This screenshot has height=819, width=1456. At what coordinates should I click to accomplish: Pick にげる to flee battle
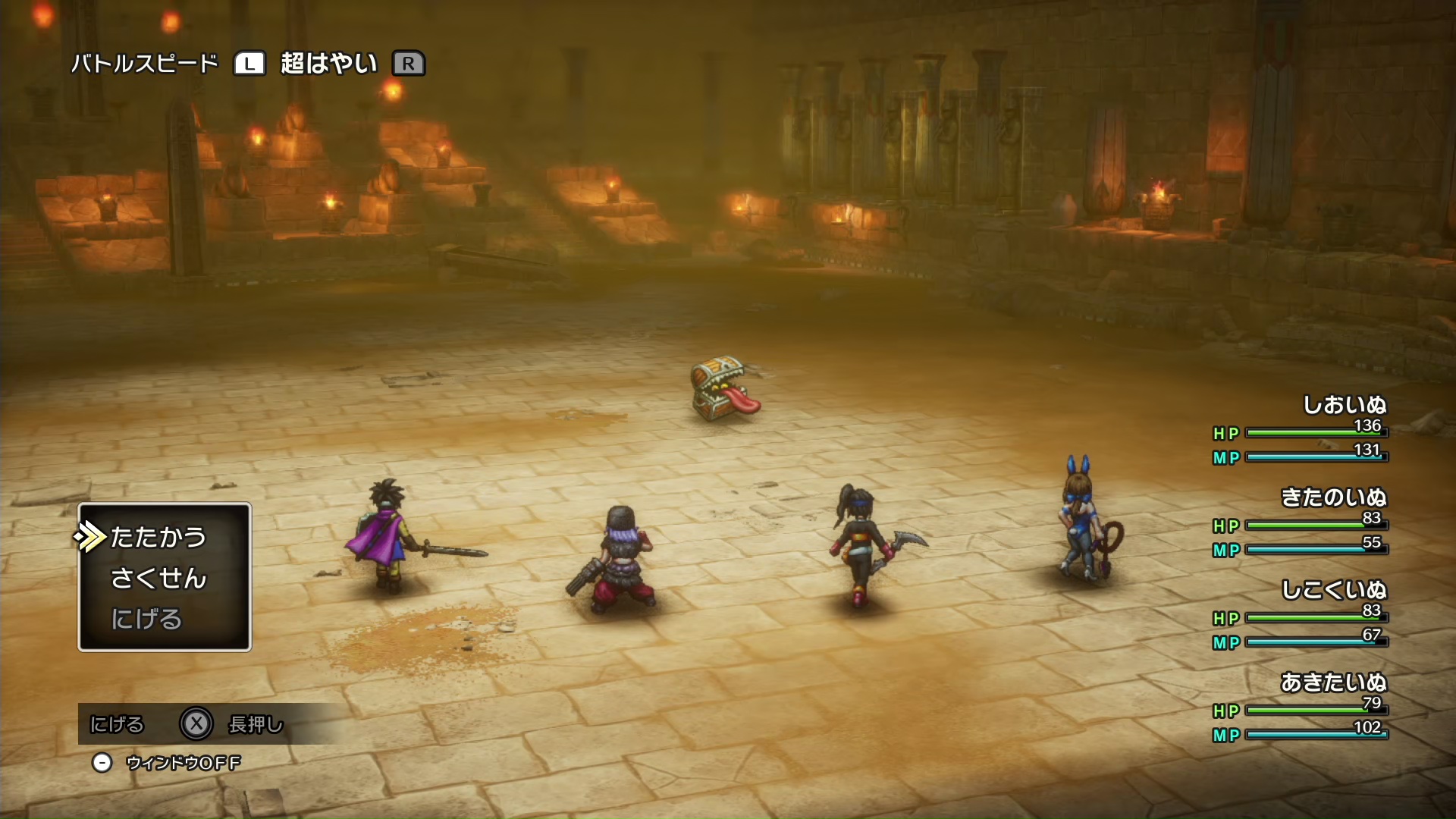(x=146, y=619)
